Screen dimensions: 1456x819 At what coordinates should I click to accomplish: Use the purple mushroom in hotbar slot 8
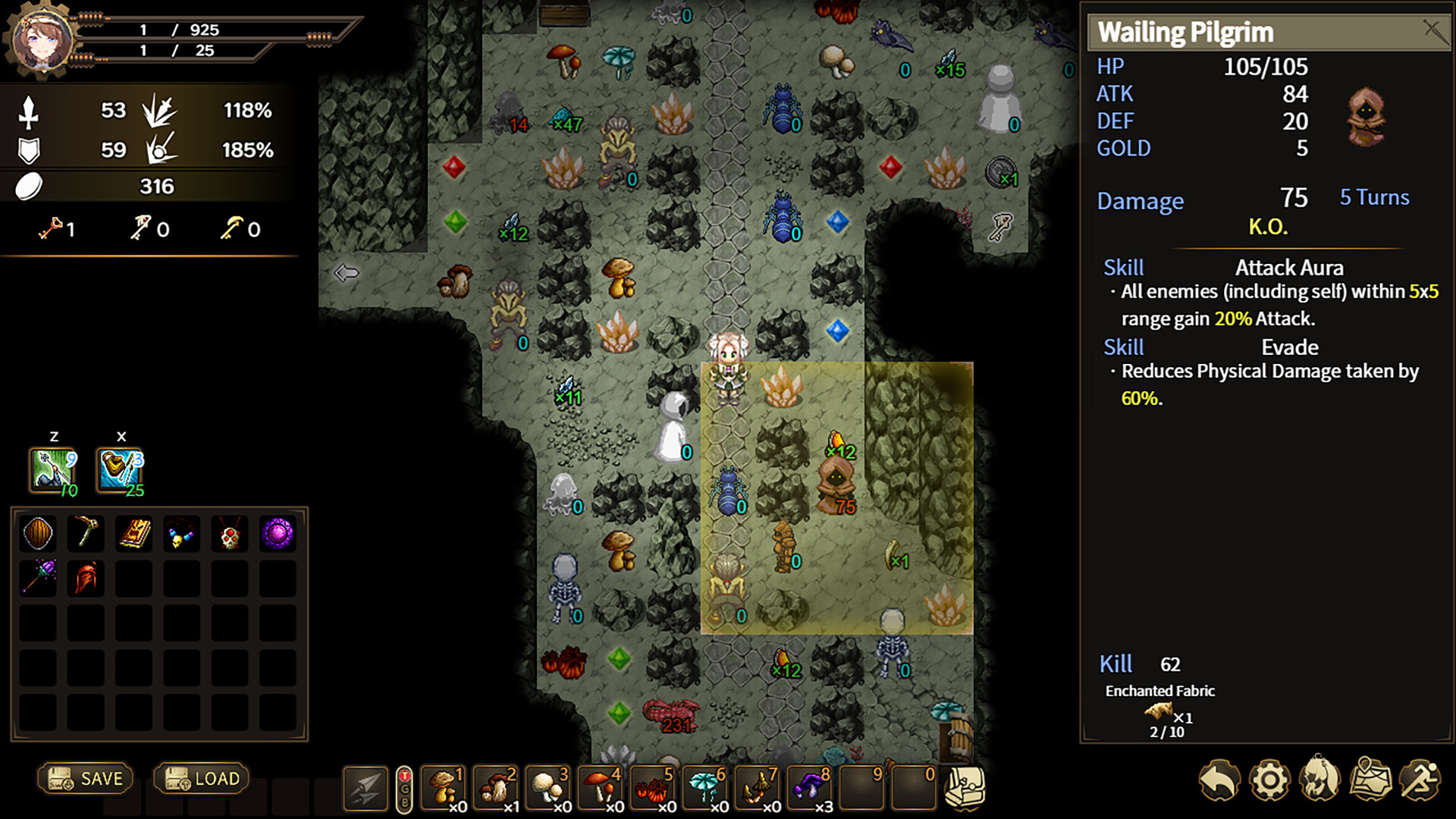click(811, 789)
